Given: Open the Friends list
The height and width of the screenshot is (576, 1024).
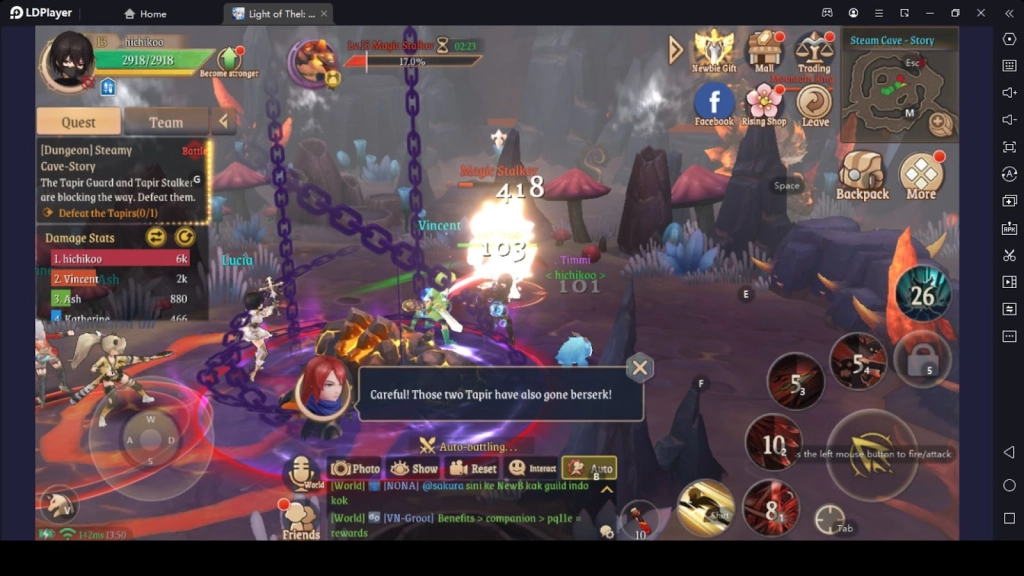Looking at the screenshot, I should 300,519.
